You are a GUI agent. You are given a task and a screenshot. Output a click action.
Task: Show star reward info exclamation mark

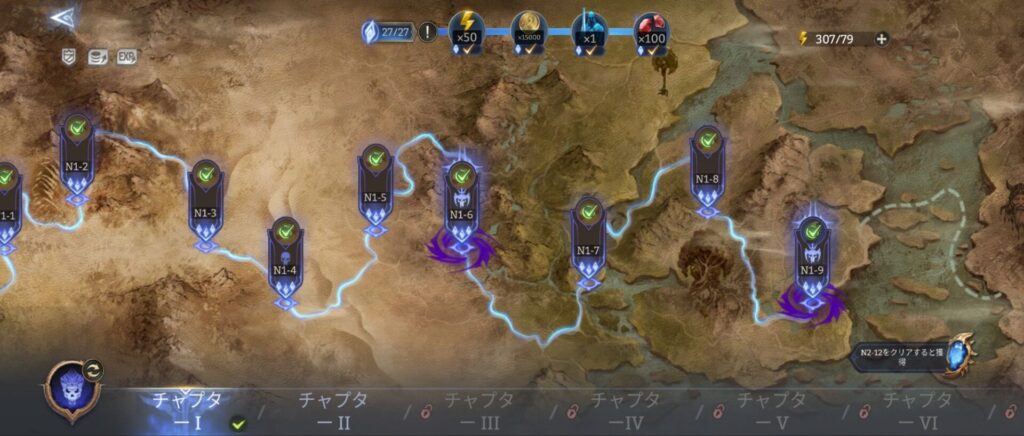tap(428, 32)
